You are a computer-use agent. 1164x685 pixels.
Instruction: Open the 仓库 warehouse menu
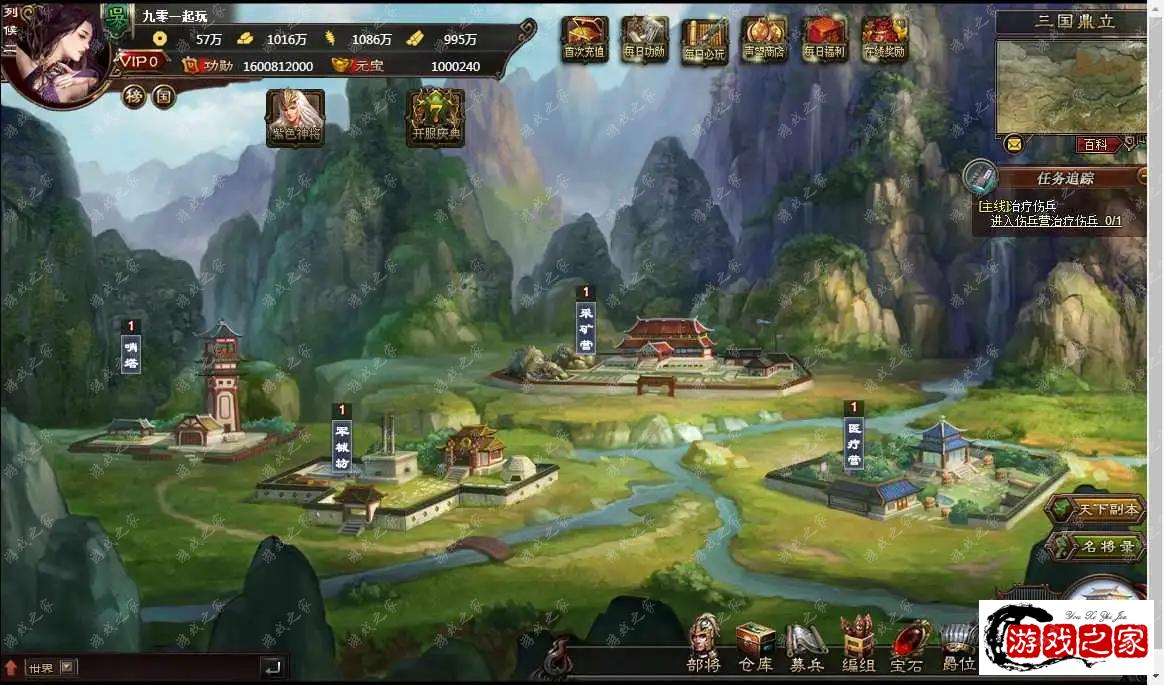point(756,645)
